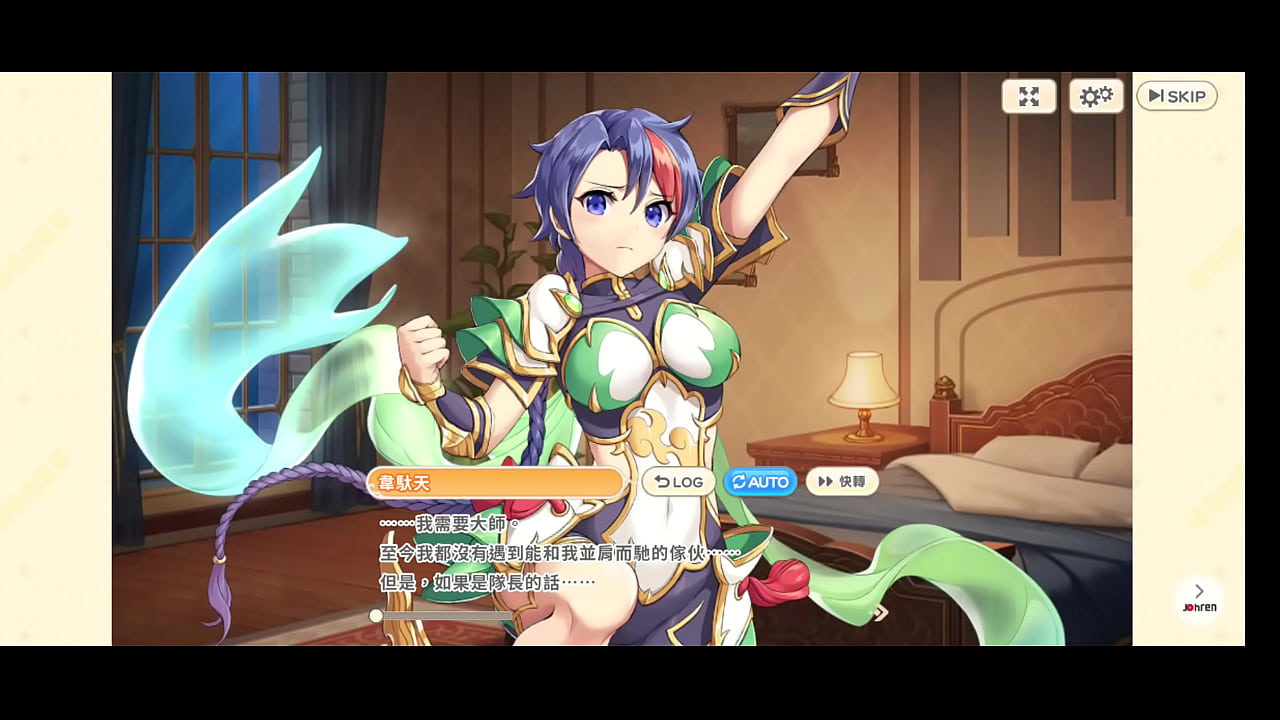Expand the Johren side panel arrow
The width and height of the screenshot is (1280, 720).
pyautogui.click(x=1199, y=592)
